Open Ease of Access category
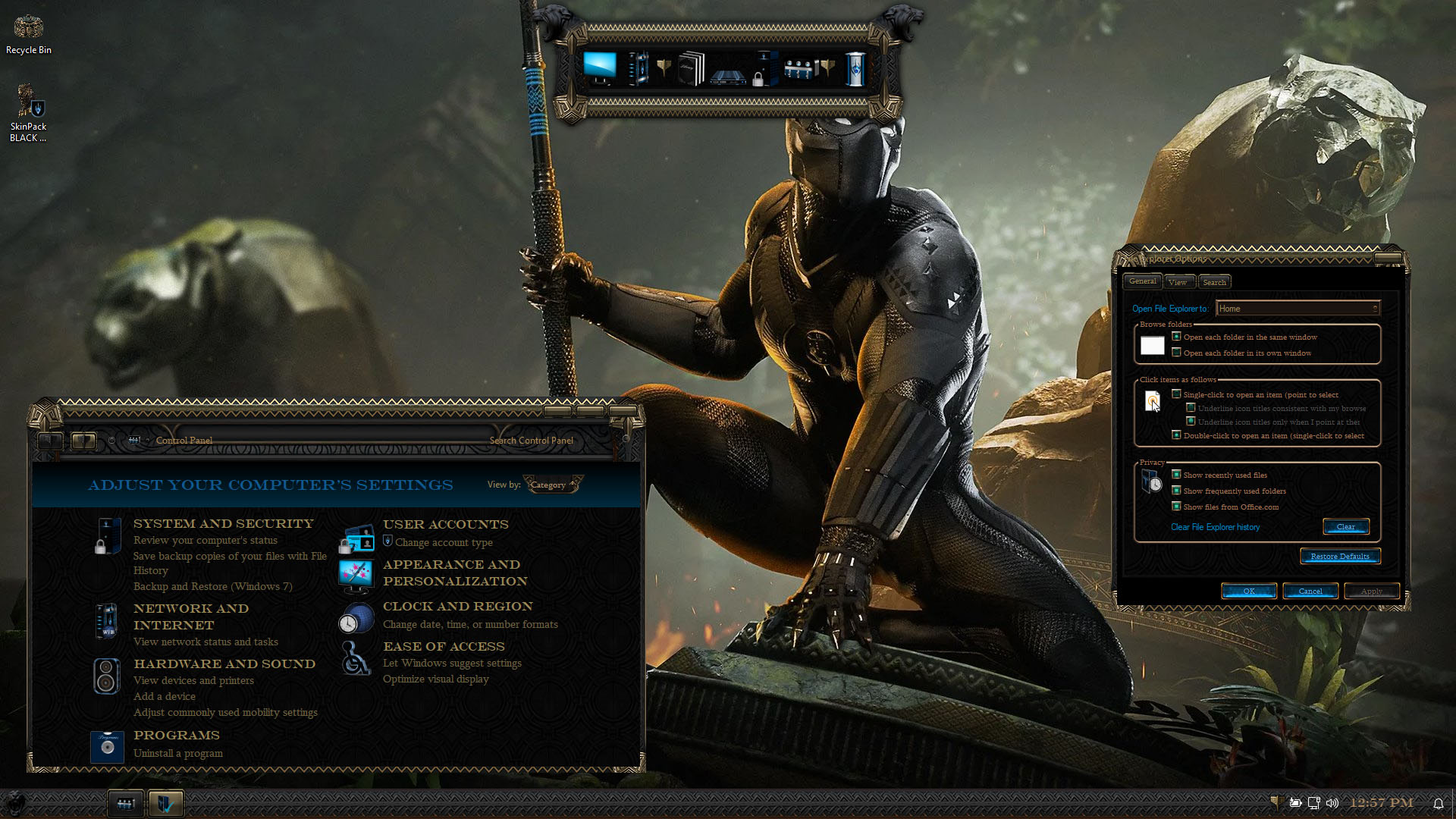The image size is (1456, 819). (443, 647)
